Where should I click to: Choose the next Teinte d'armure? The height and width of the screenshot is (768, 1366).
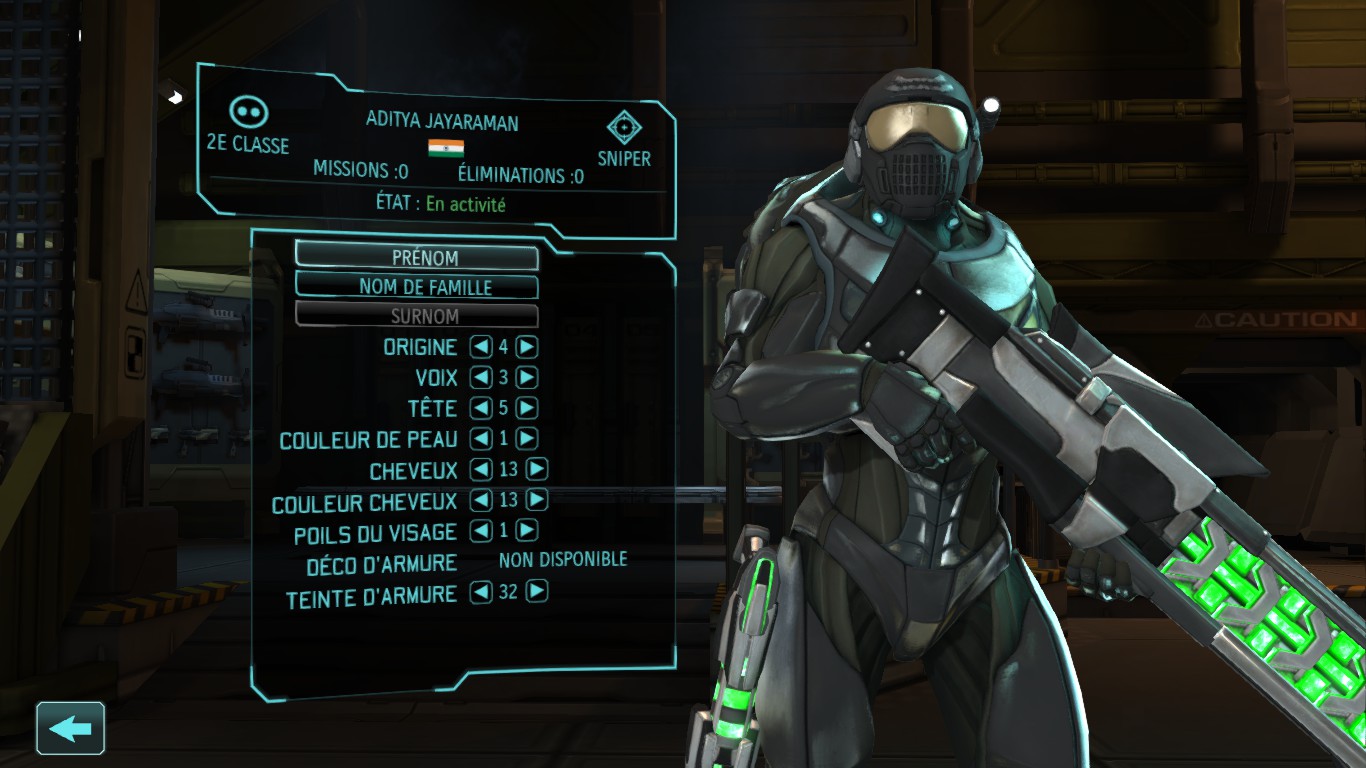click(537, 592)
